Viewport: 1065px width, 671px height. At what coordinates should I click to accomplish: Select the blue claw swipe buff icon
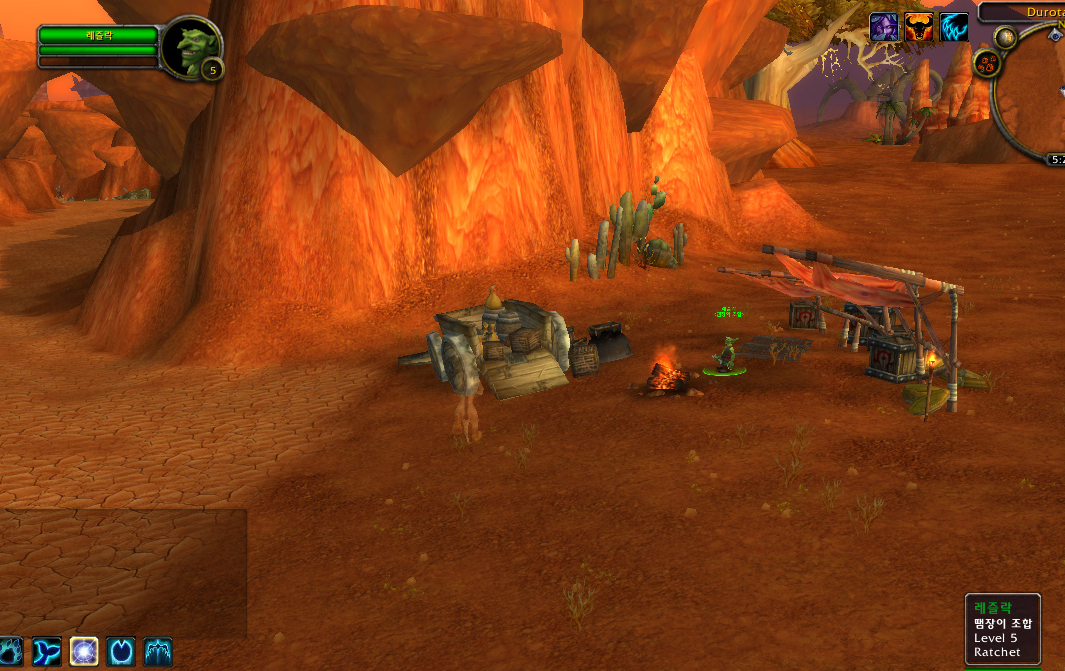[954, 27]
